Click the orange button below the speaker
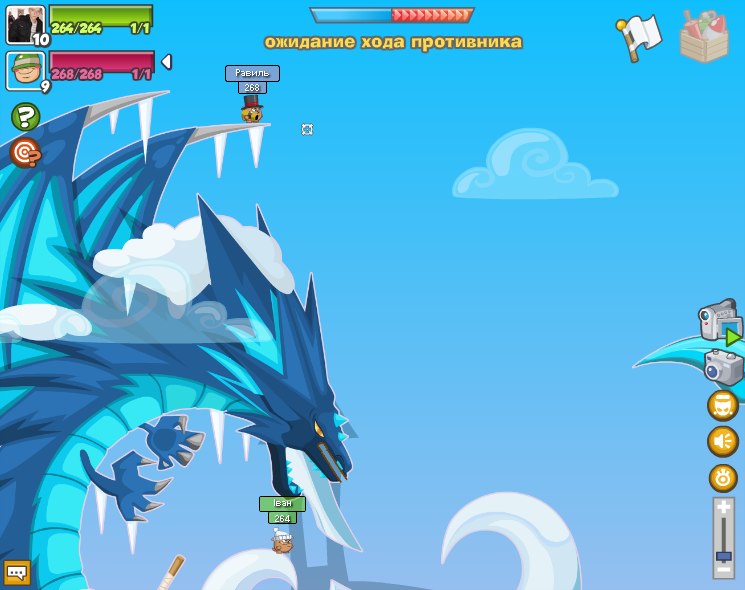 [722, 477]
